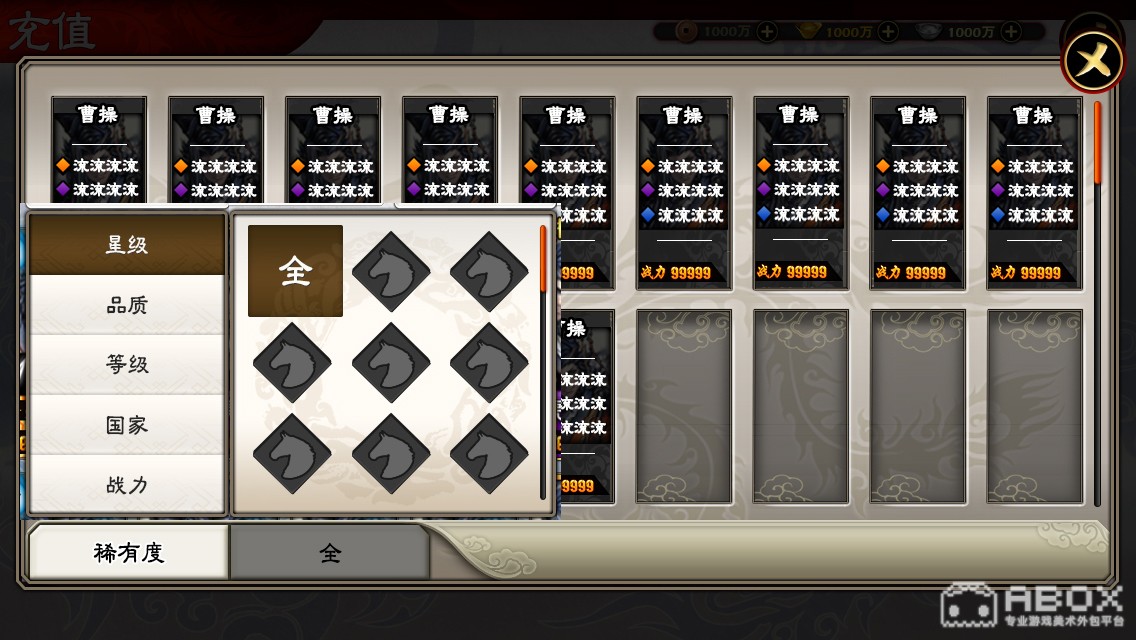The image size is (1136, 640).
Task: Pick the 战力 filter category
Action: click(x=127, y=485)
